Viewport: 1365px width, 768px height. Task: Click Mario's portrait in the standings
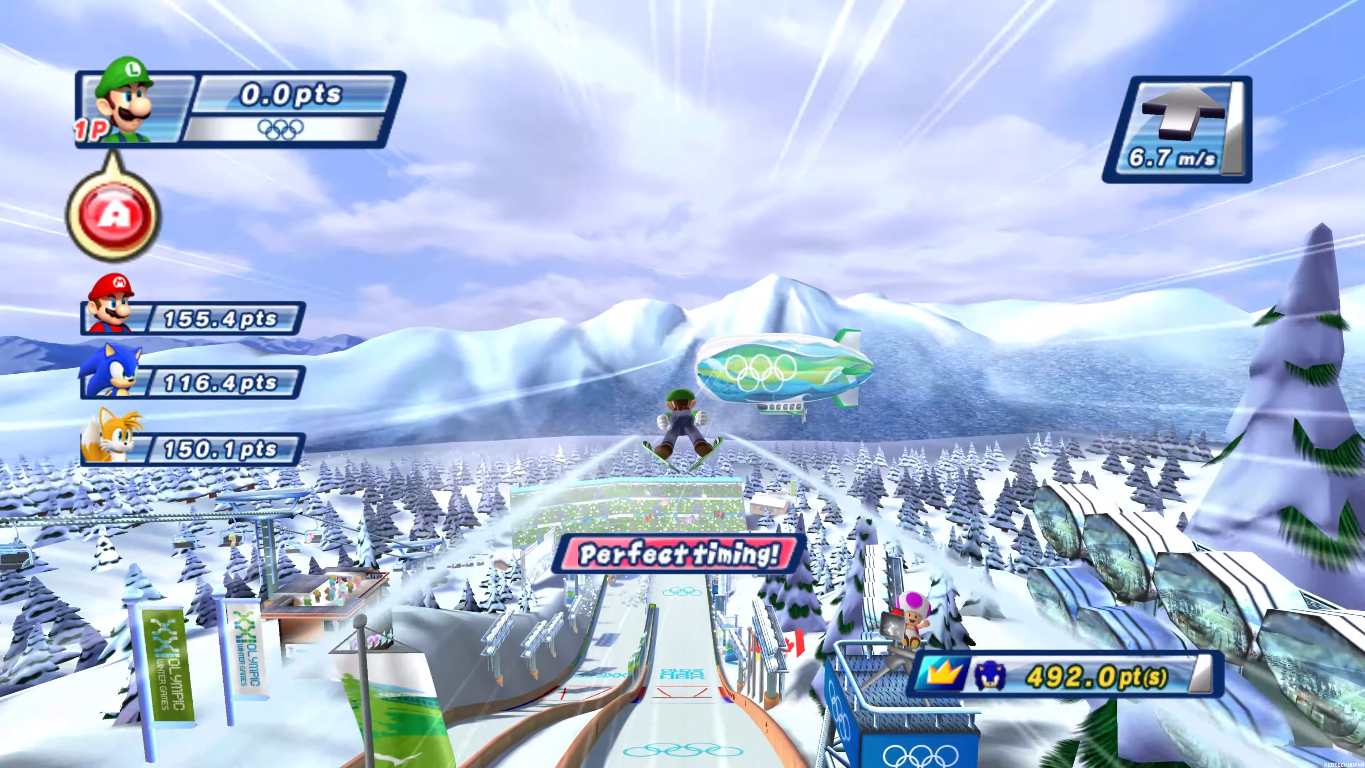coord(110,303)
